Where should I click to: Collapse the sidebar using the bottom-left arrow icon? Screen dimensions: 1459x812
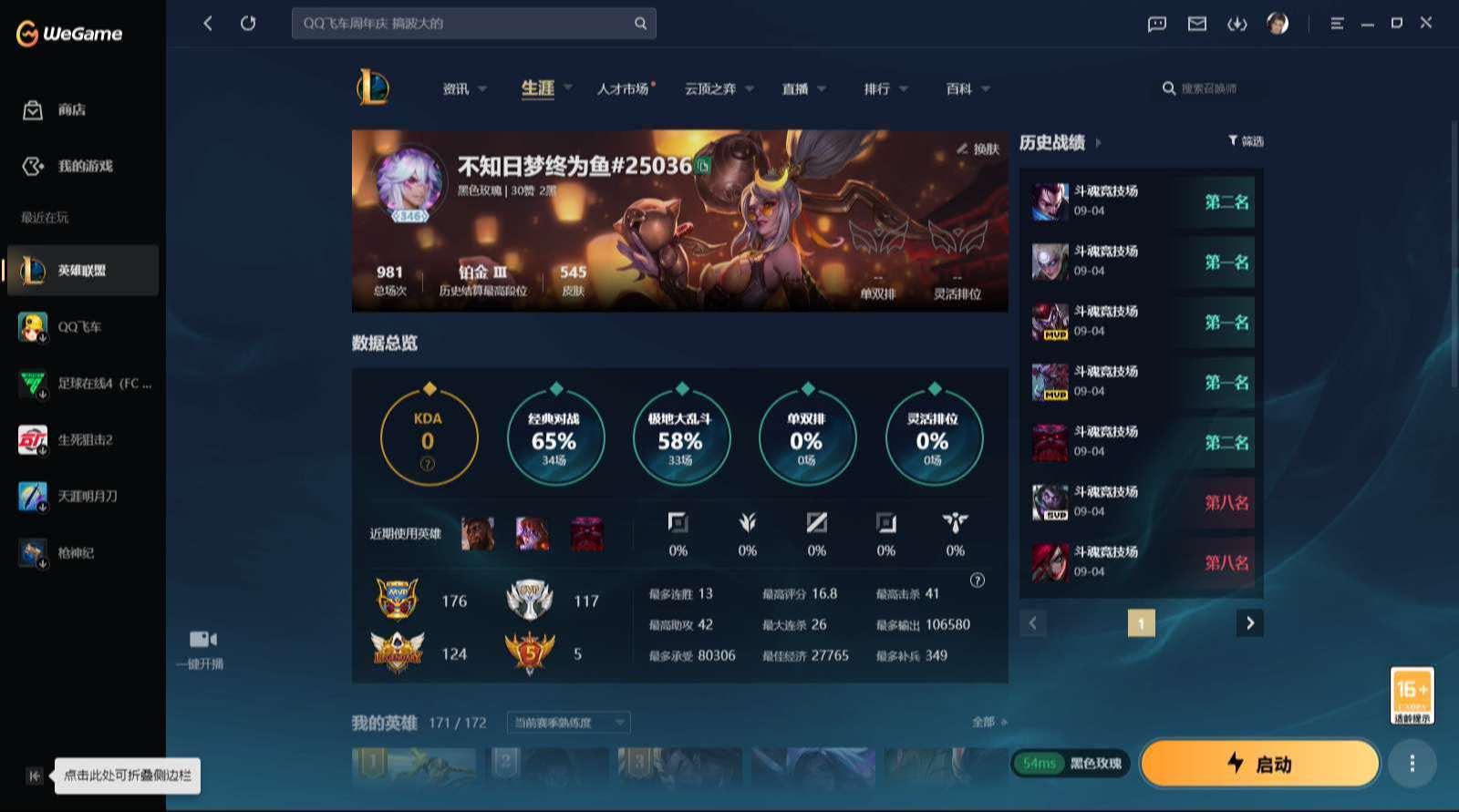(33, 776)
